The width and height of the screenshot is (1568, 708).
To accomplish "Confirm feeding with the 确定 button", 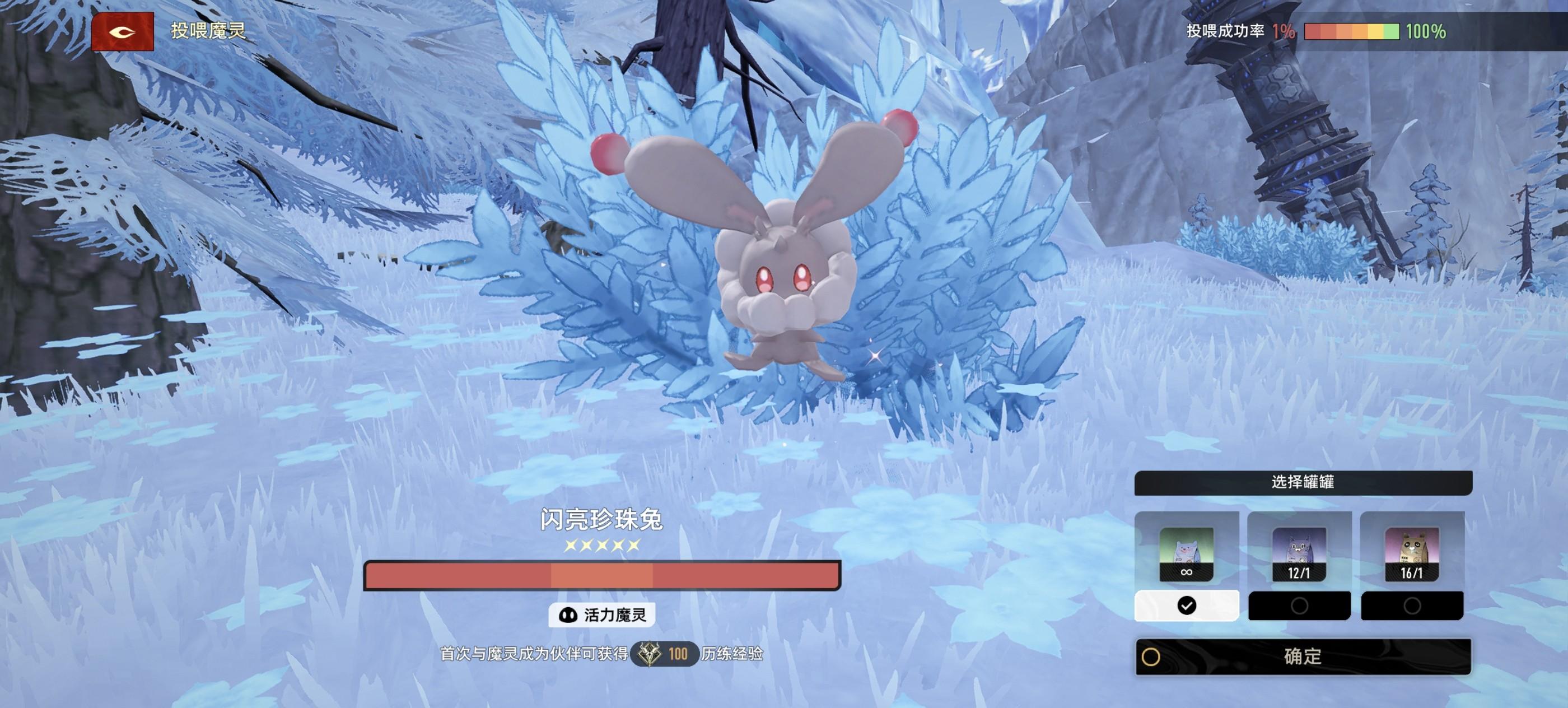I will coord(1303,656).
